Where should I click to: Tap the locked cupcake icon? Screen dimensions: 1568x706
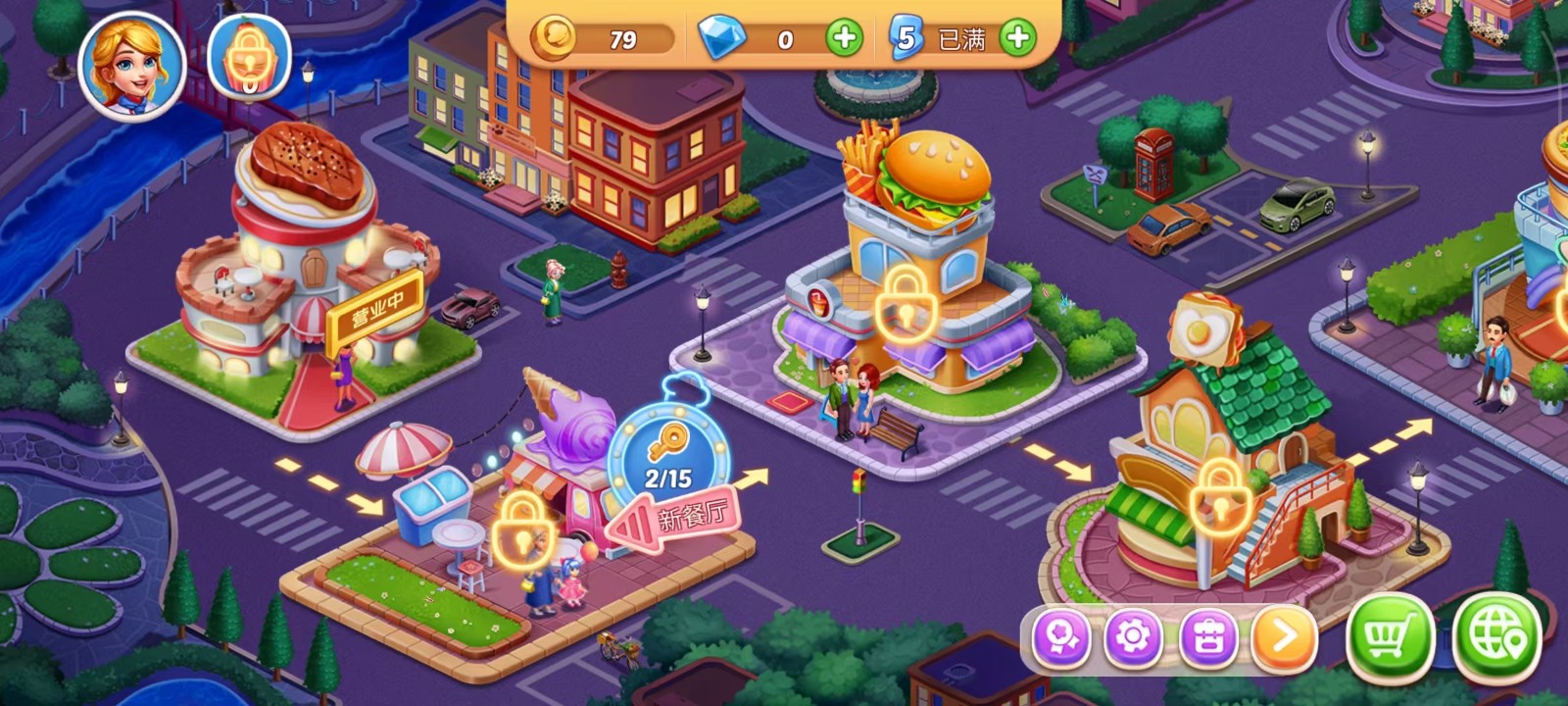tap(249, 59)
